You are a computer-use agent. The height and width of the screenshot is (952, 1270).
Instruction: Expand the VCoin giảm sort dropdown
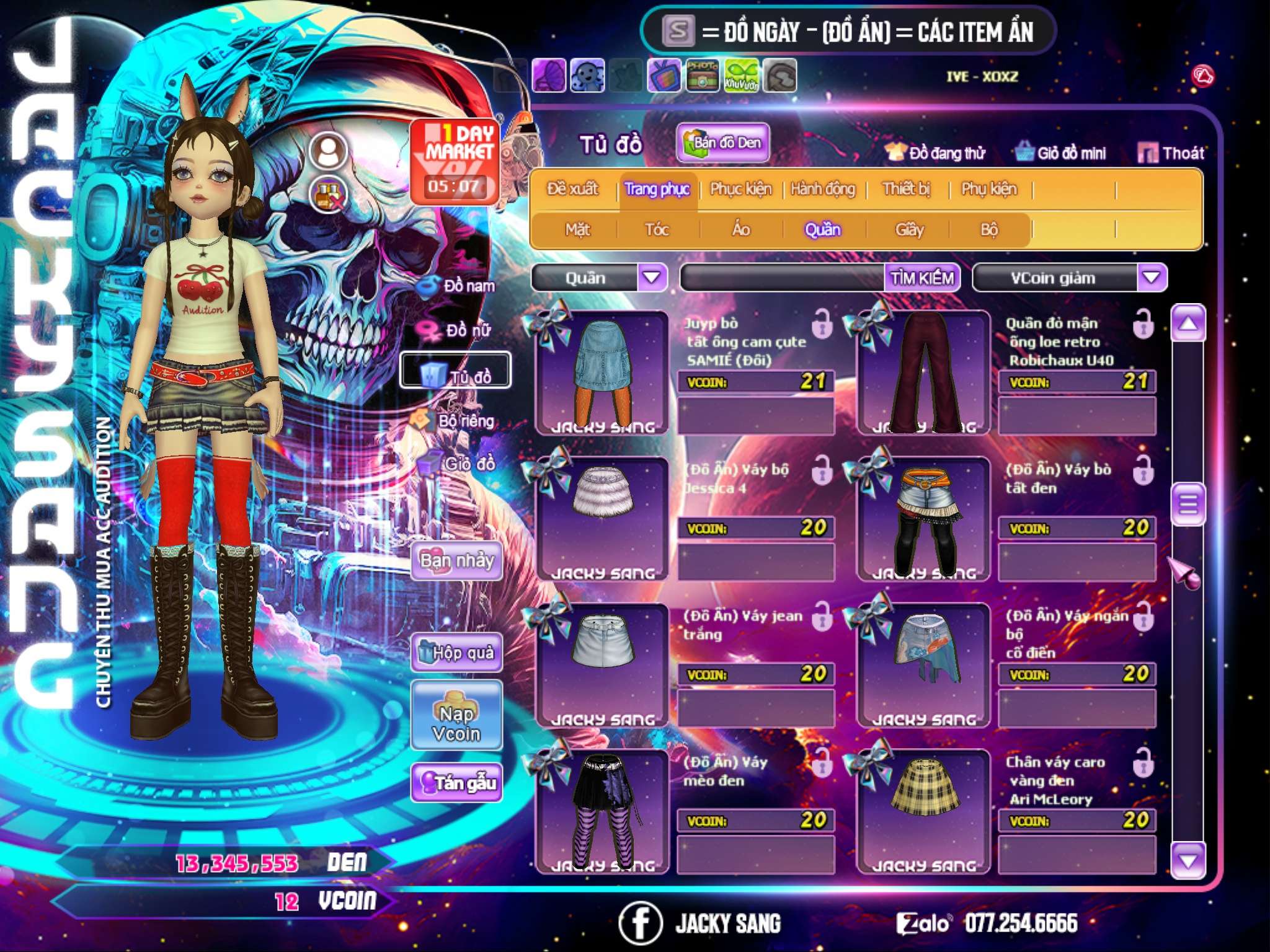[1152, 278]
